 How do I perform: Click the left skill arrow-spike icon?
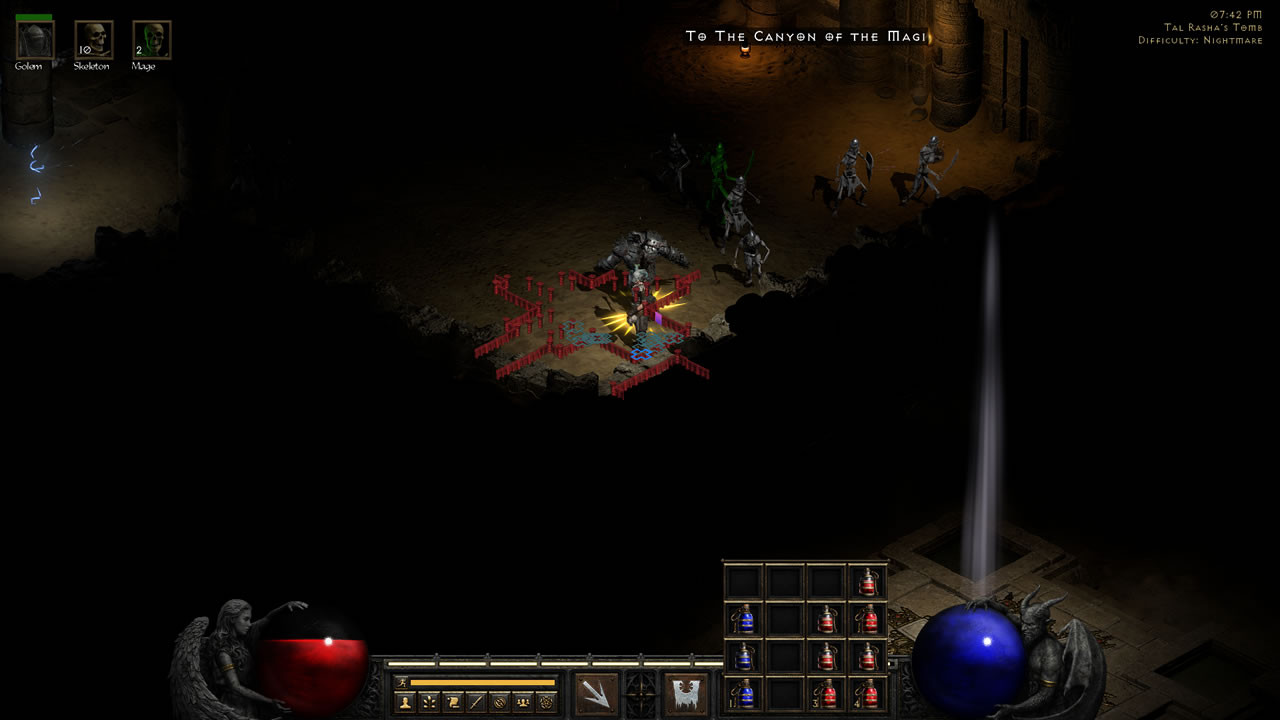[596, 693]
